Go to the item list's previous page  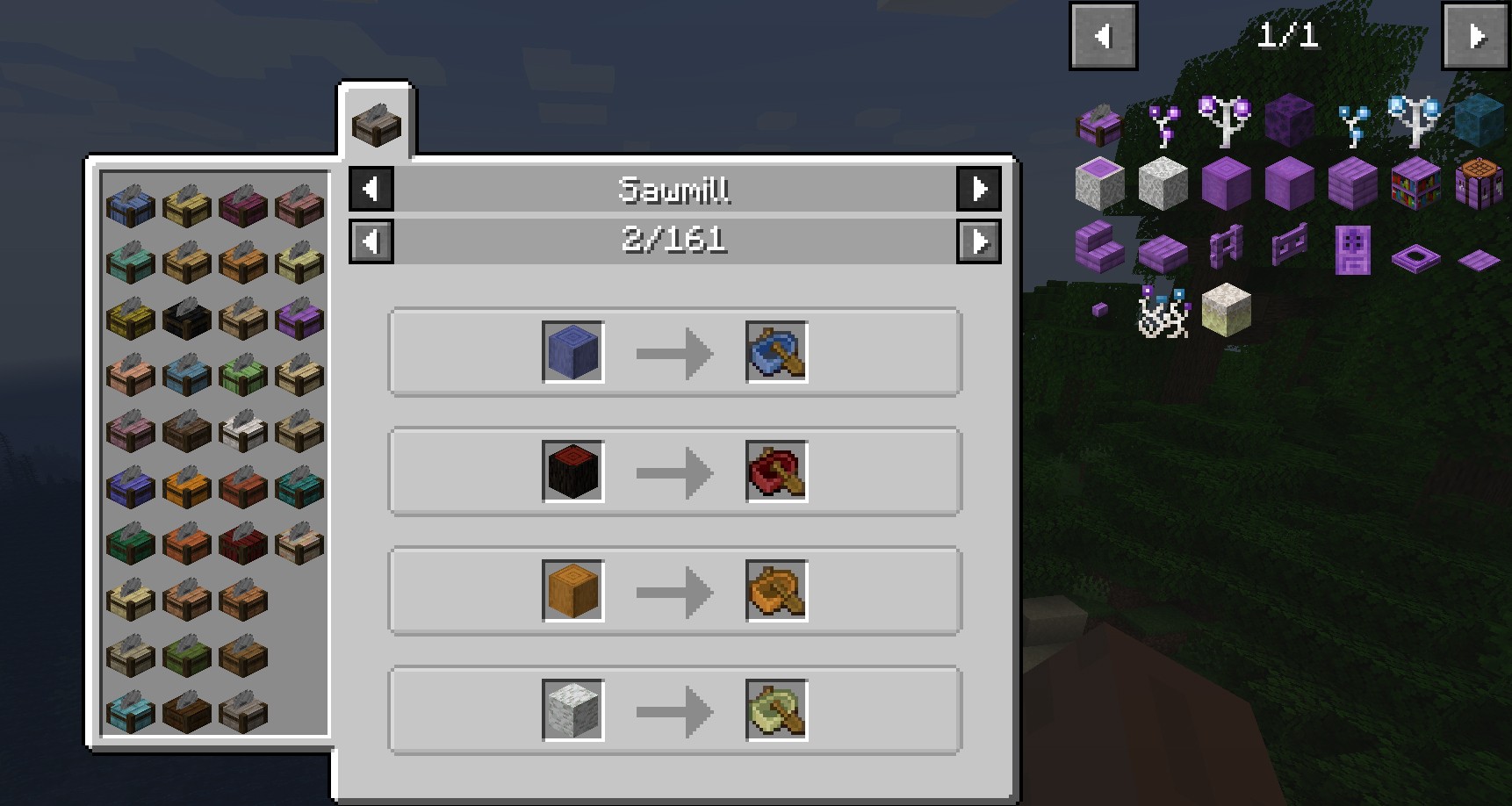(1103, 36)
